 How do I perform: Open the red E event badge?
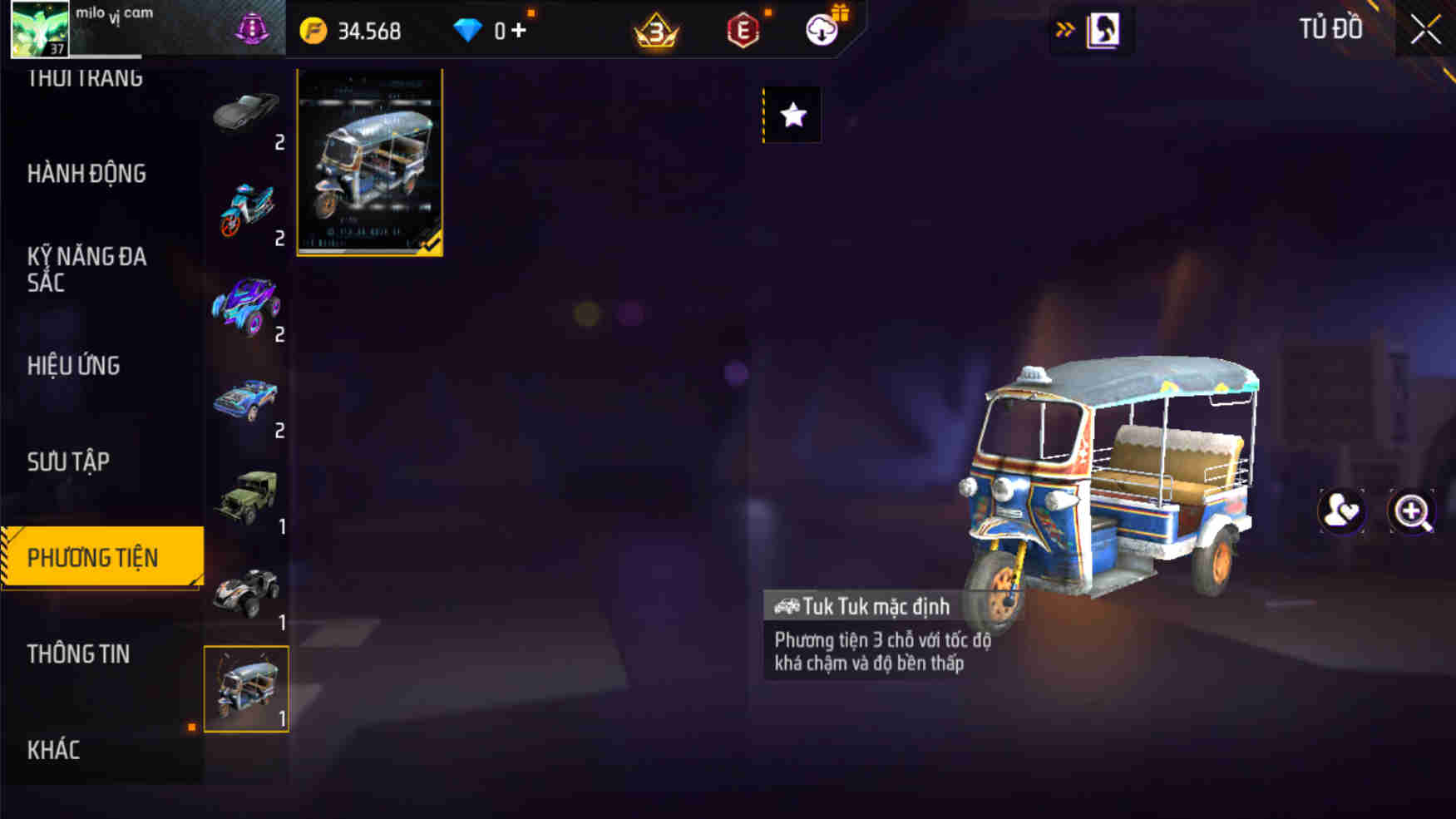click(x=743, y=30)
